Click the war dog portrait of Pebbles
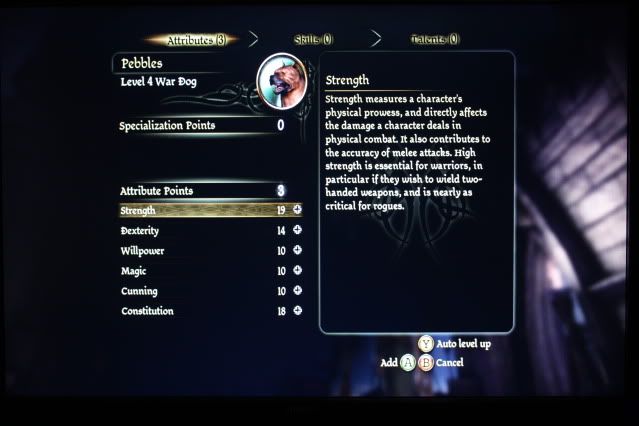 pos(282,81)
